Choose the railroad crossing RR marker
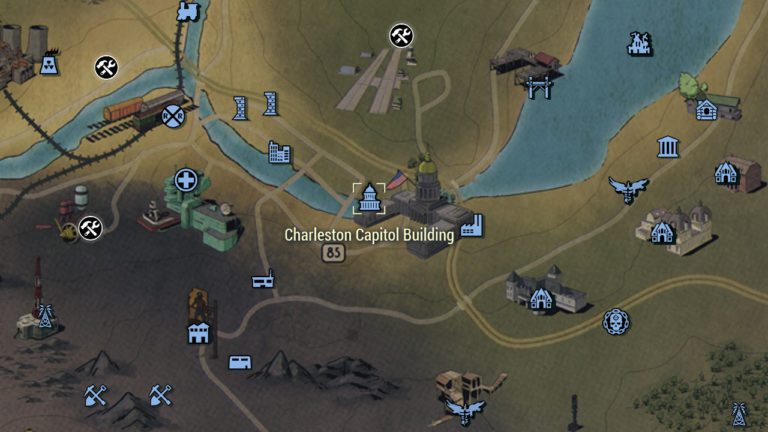768x432 pixels. click(x=175, y=116)
